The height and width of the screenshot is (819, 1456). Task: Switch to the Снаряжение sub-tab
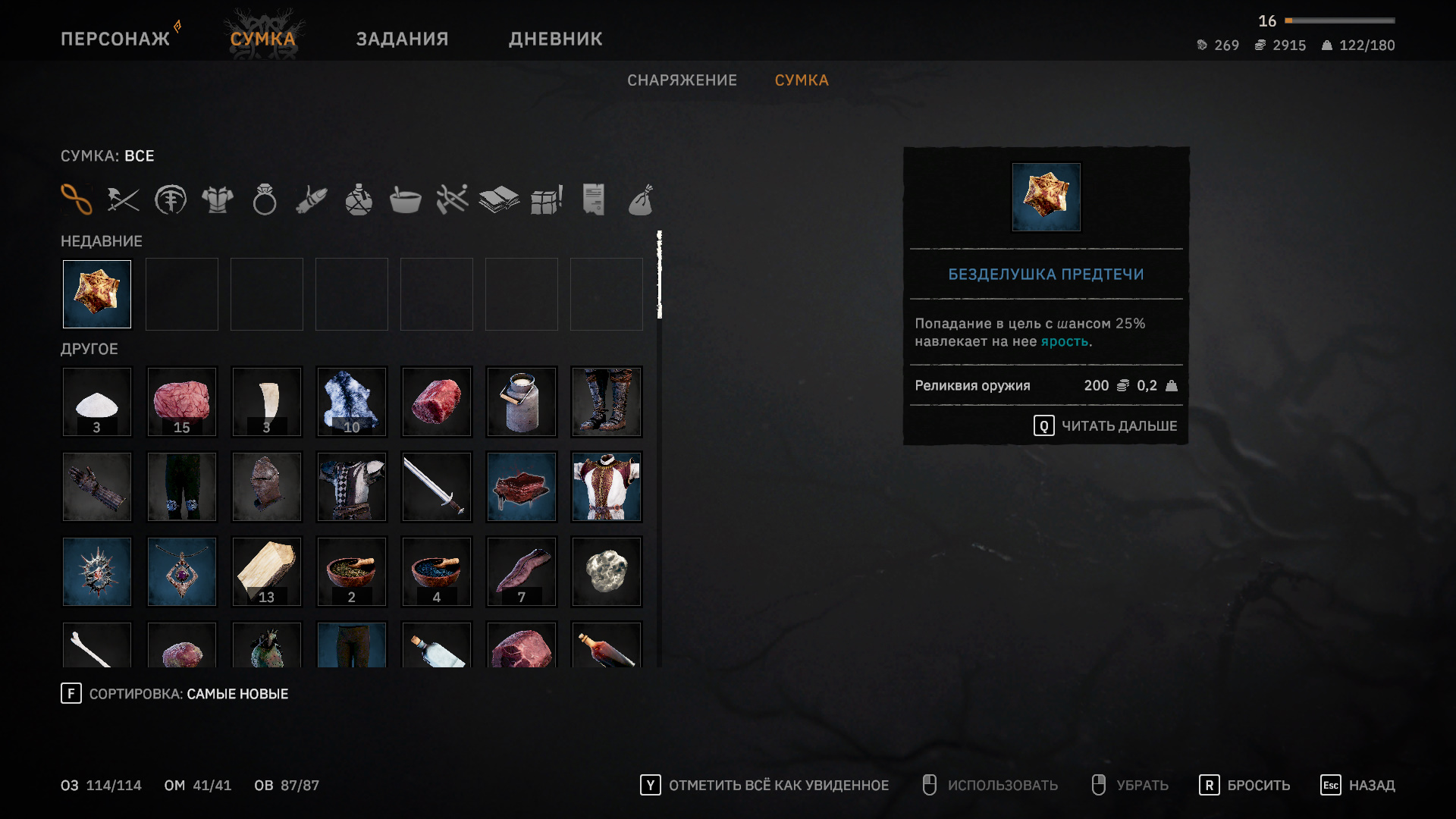[x=682, y=80]
